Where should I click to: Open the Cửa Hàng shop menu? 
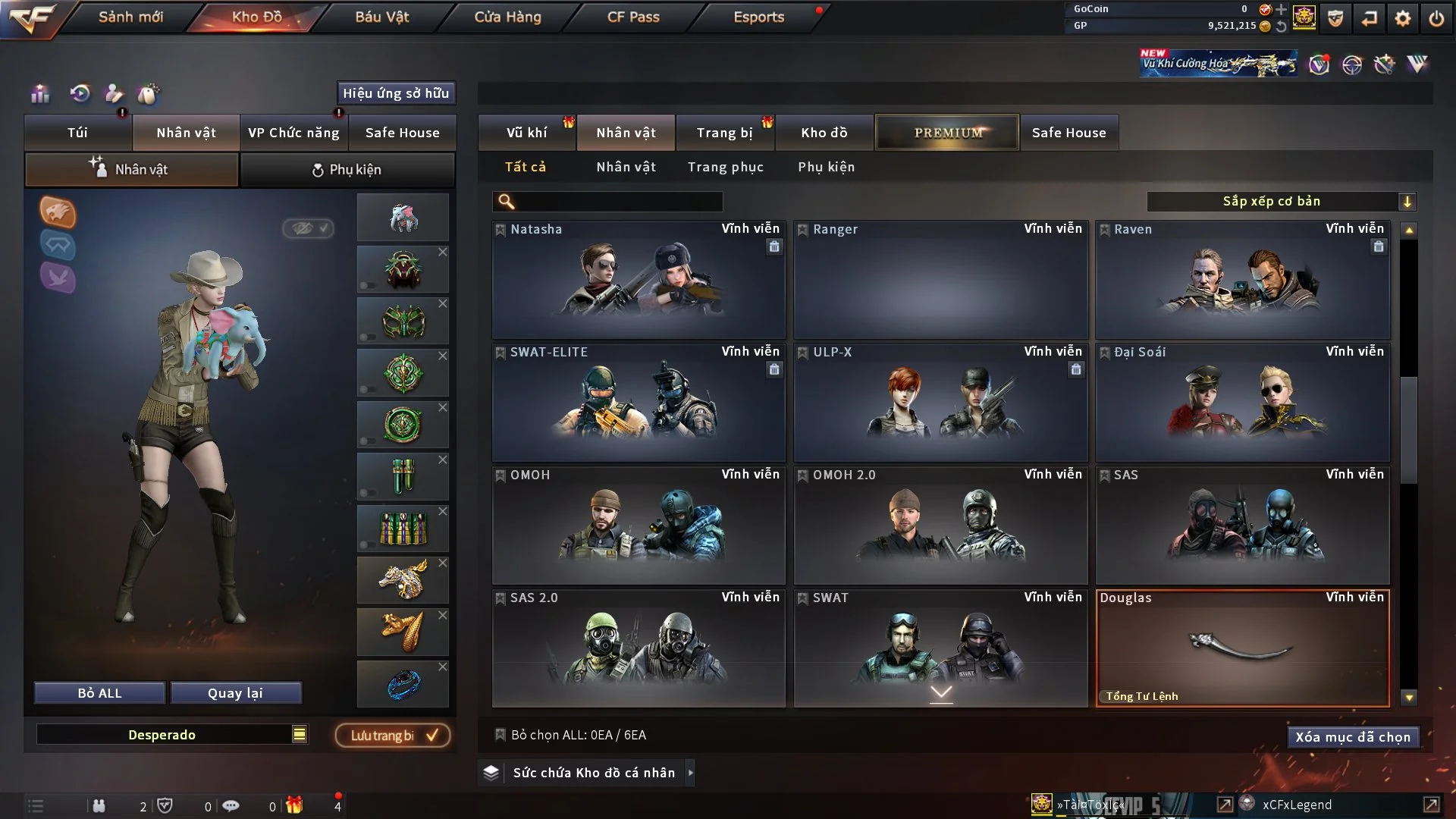tap(507, 17)
